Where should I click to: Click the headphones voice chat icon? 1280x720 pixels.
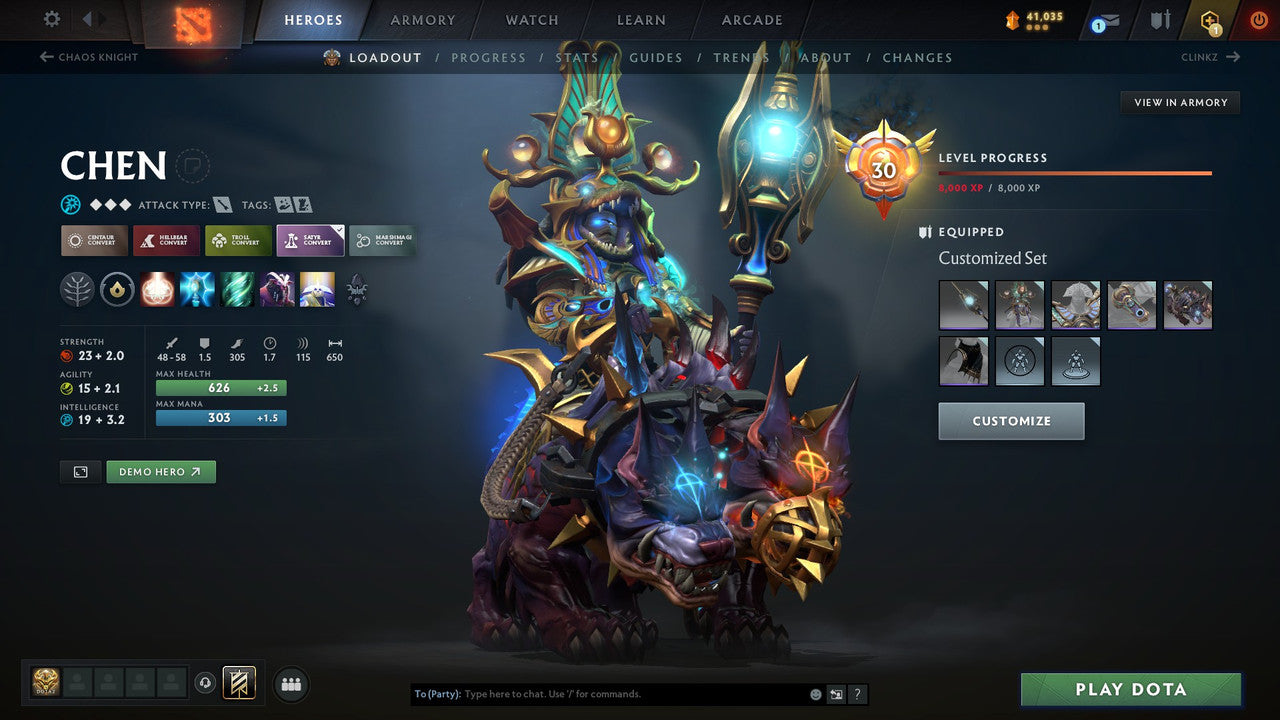(205, 683)
